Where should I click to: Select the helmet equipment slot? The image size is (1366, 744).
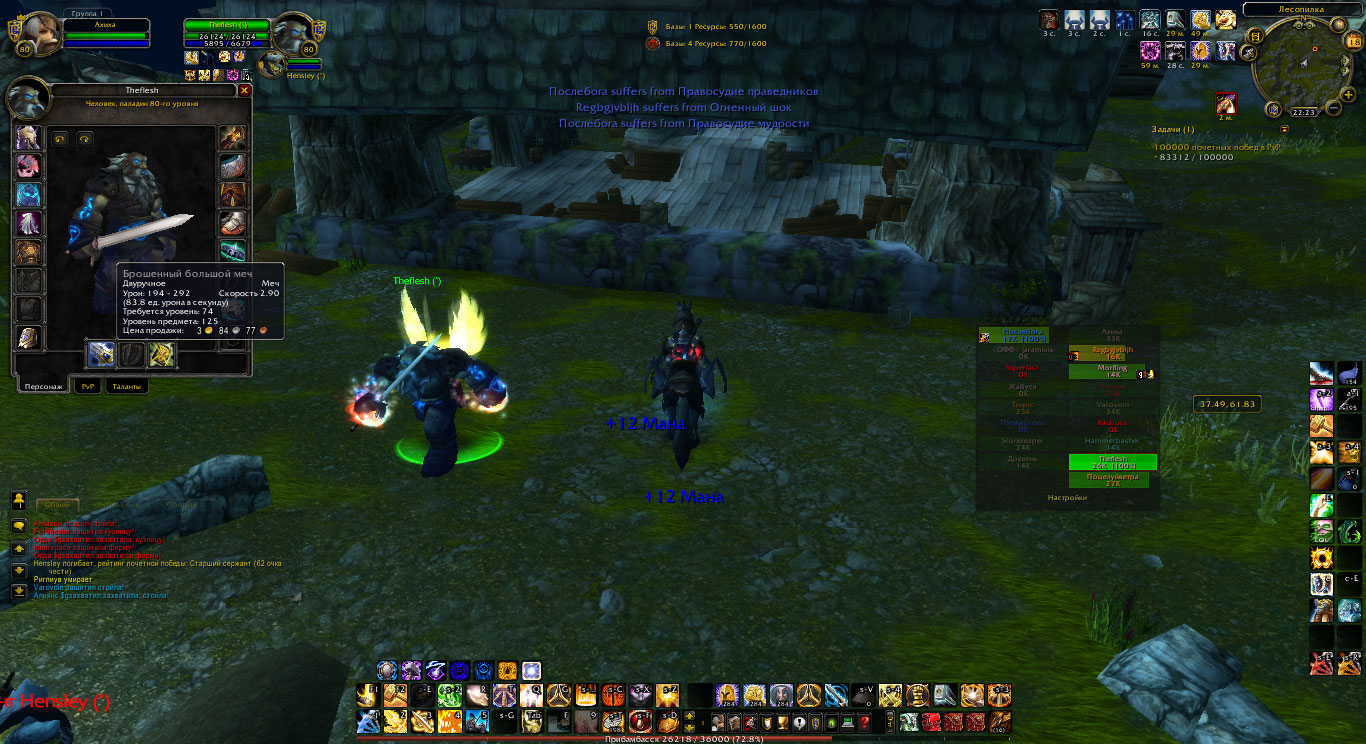[28, 138]
